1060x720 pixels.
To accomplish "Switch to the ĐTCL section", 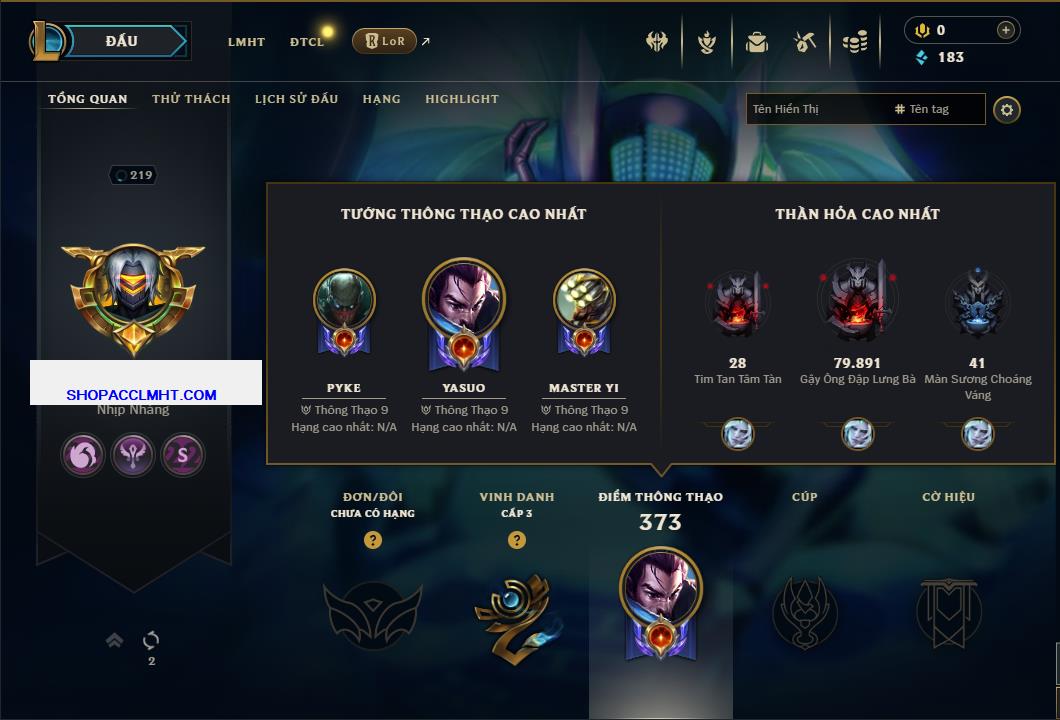I will click(x=306, y=42).
